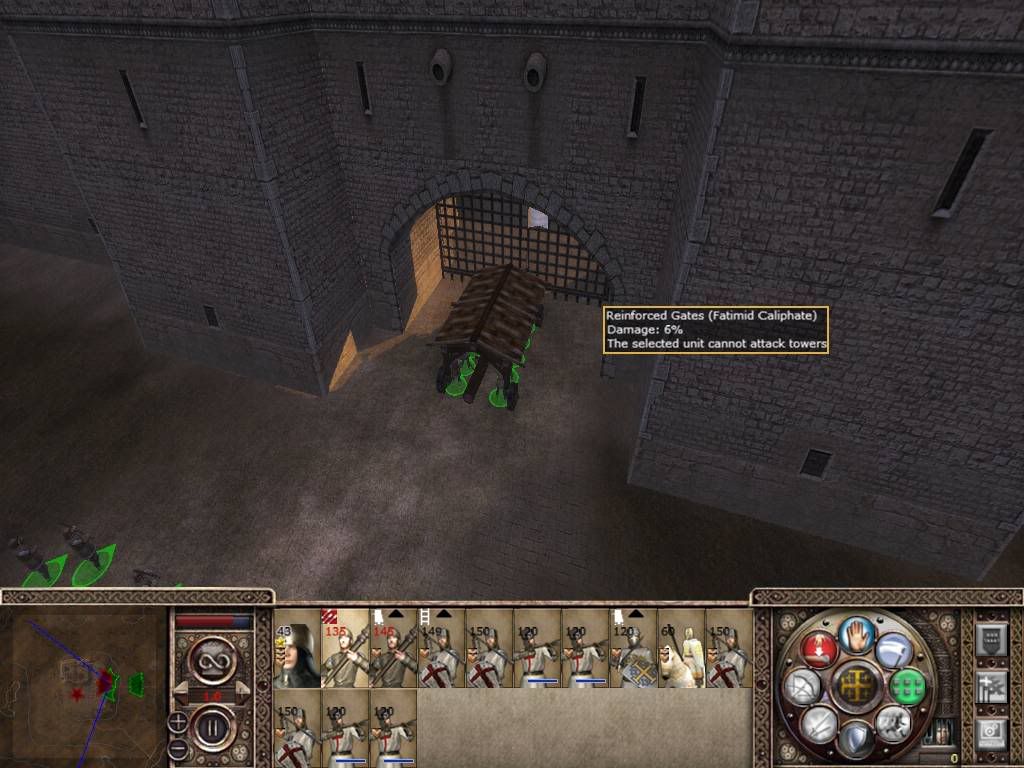Select the unit card with the yellow cross shield
The image size is (1024, 768).
click(x=633, y=648)
